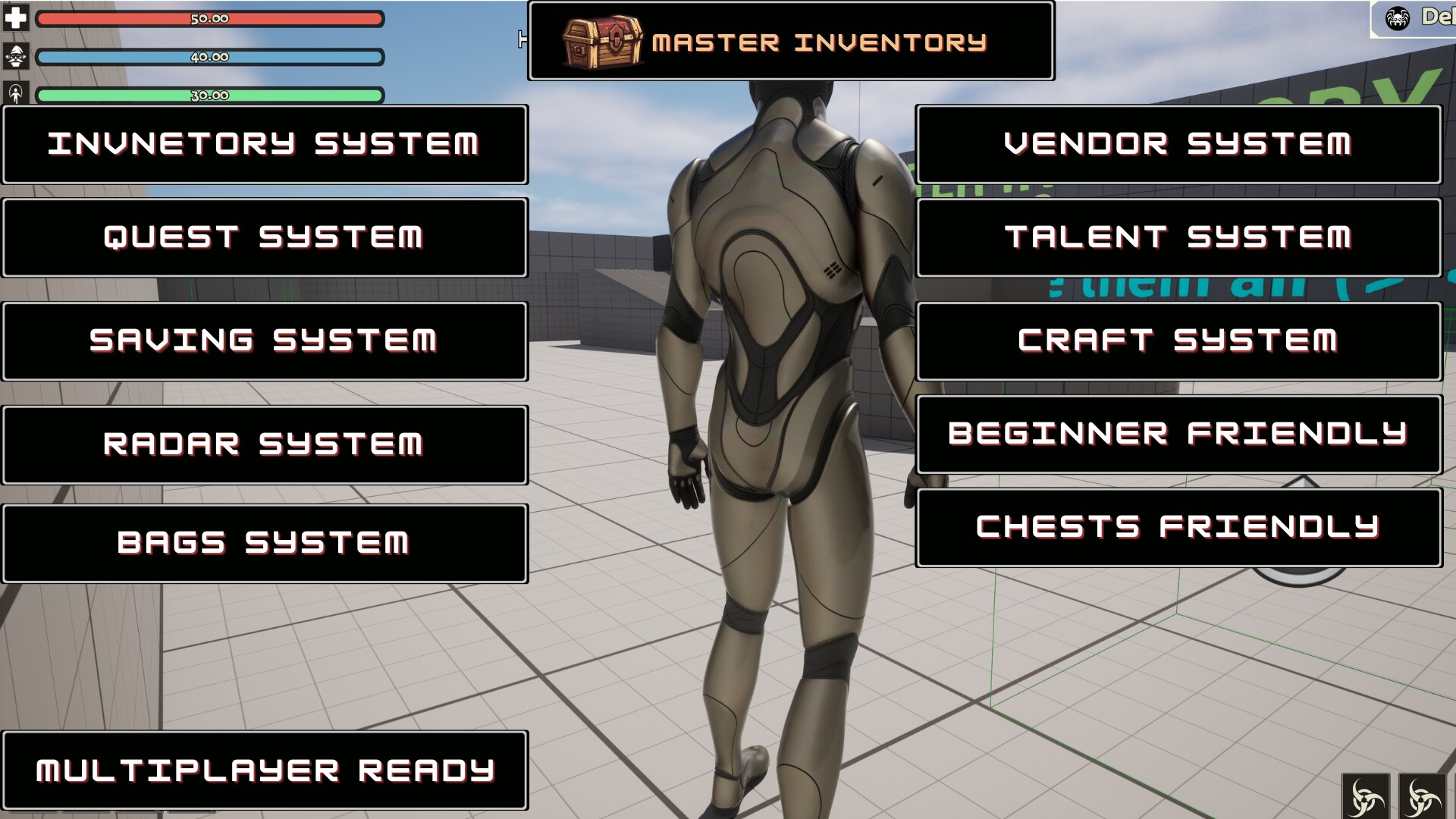Click the Multiplayer Ready button
1456x819 pixels.
[x=265, y=770]
